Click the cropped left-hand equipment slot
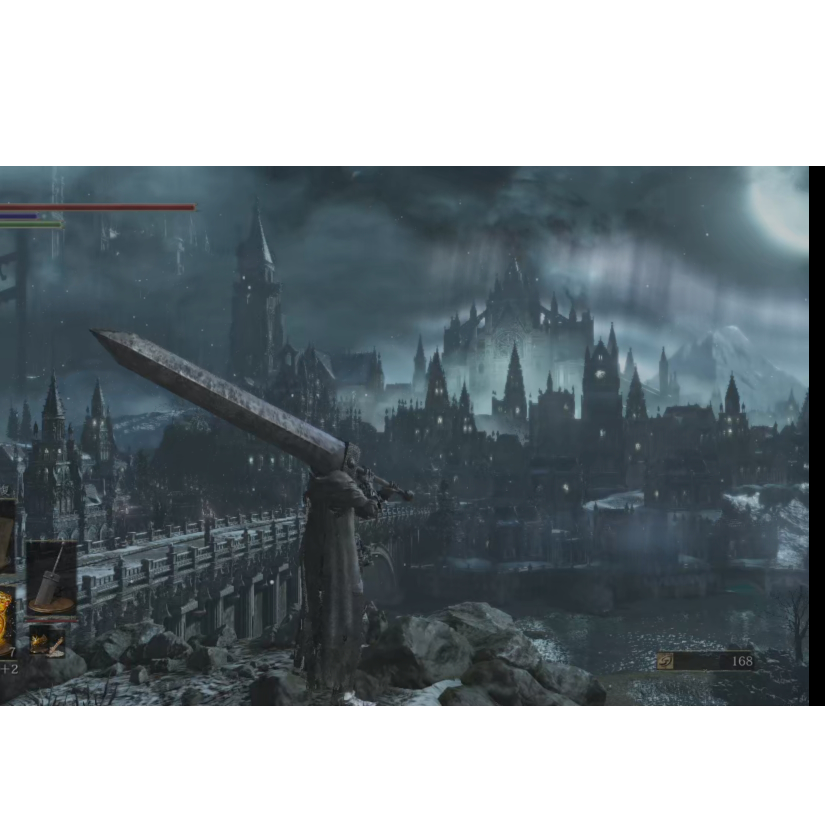The width and height of the screenshot is (825, 825). point(6,536)
